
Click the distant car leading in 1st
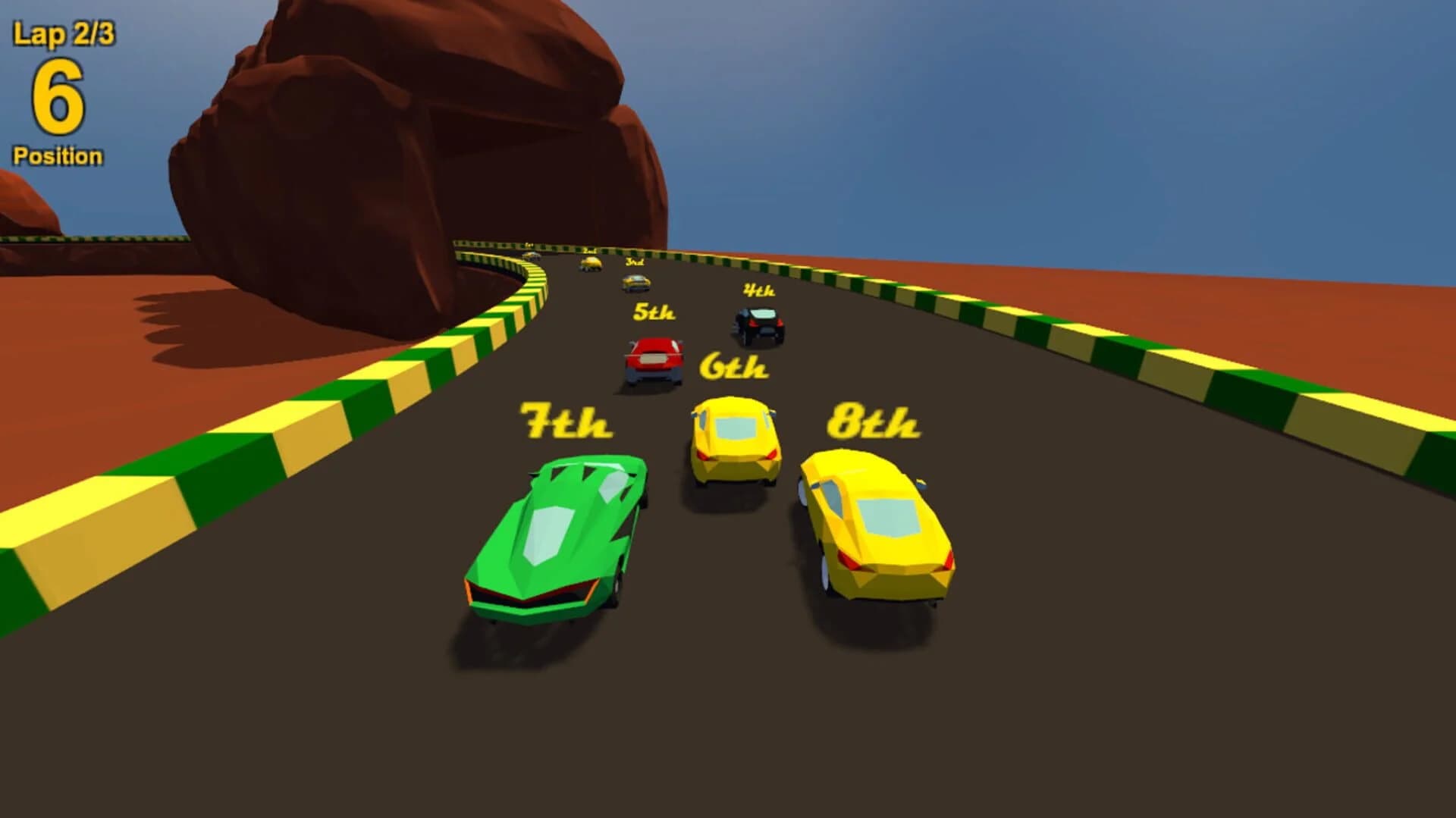pos(531,258)
